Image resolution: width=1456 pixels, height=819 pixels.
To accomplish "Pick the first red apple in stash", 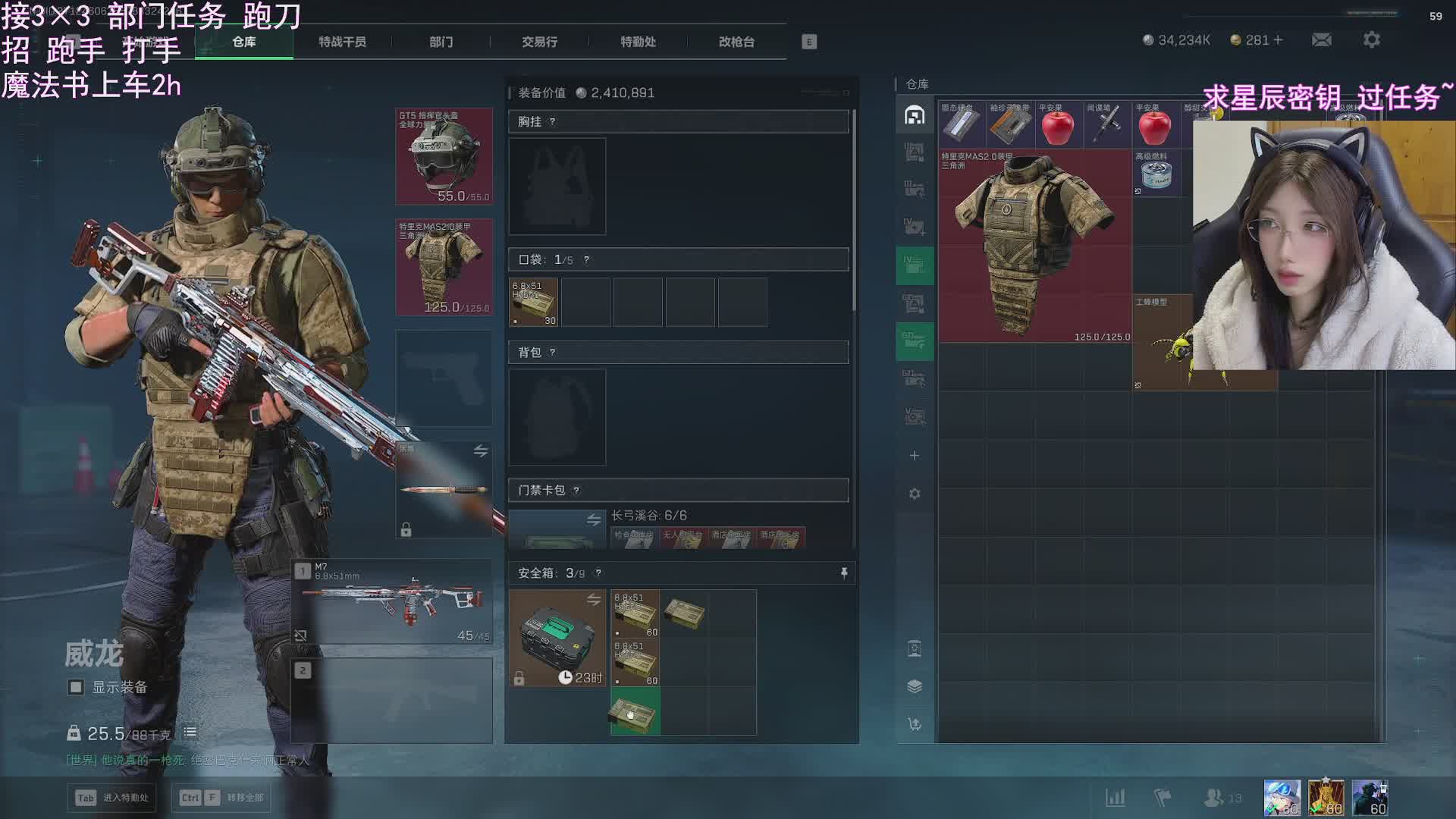I will (1058, 125).
